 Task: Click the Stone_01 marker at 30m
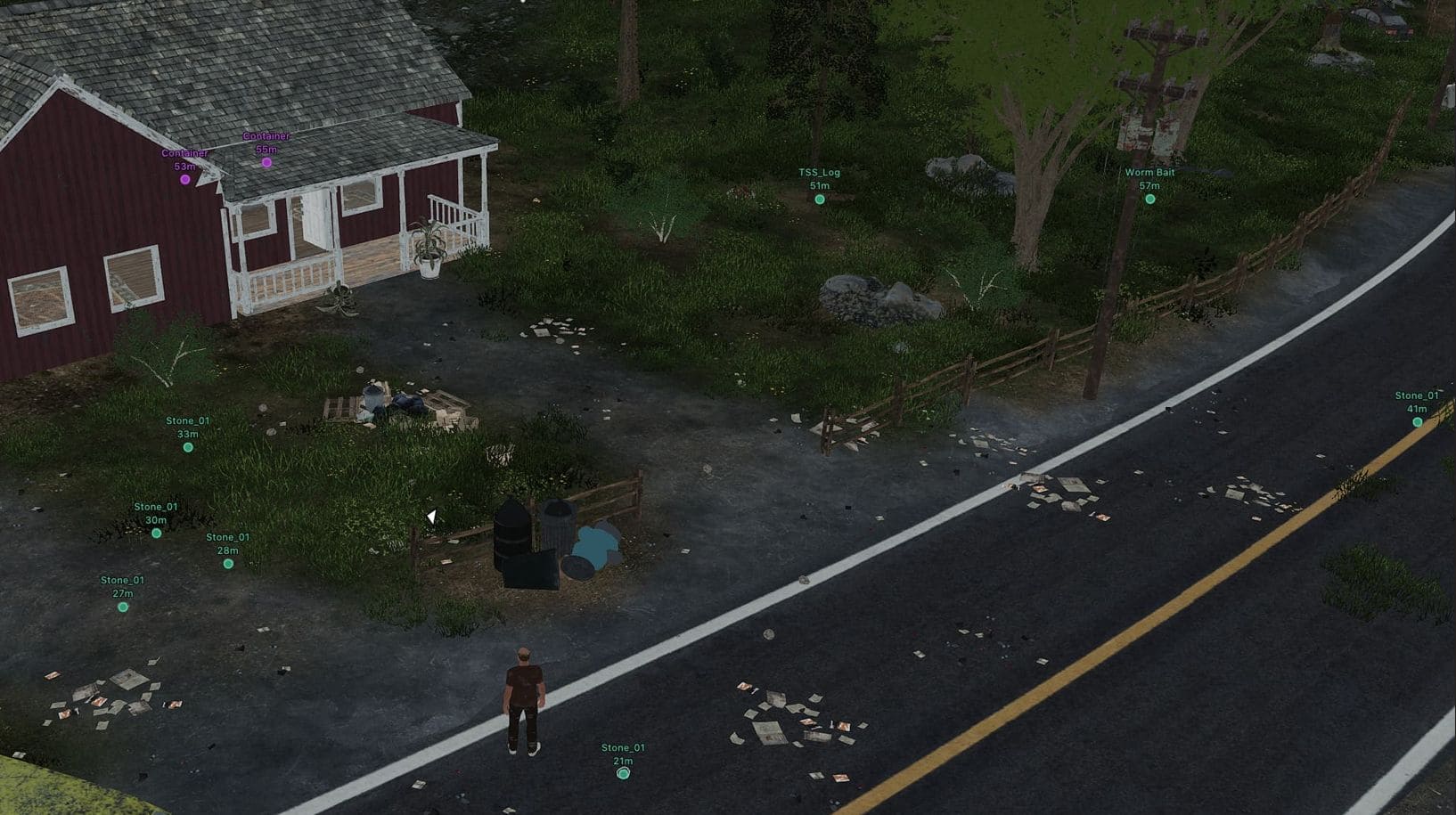pyautogui.click(x=157, y=534)
